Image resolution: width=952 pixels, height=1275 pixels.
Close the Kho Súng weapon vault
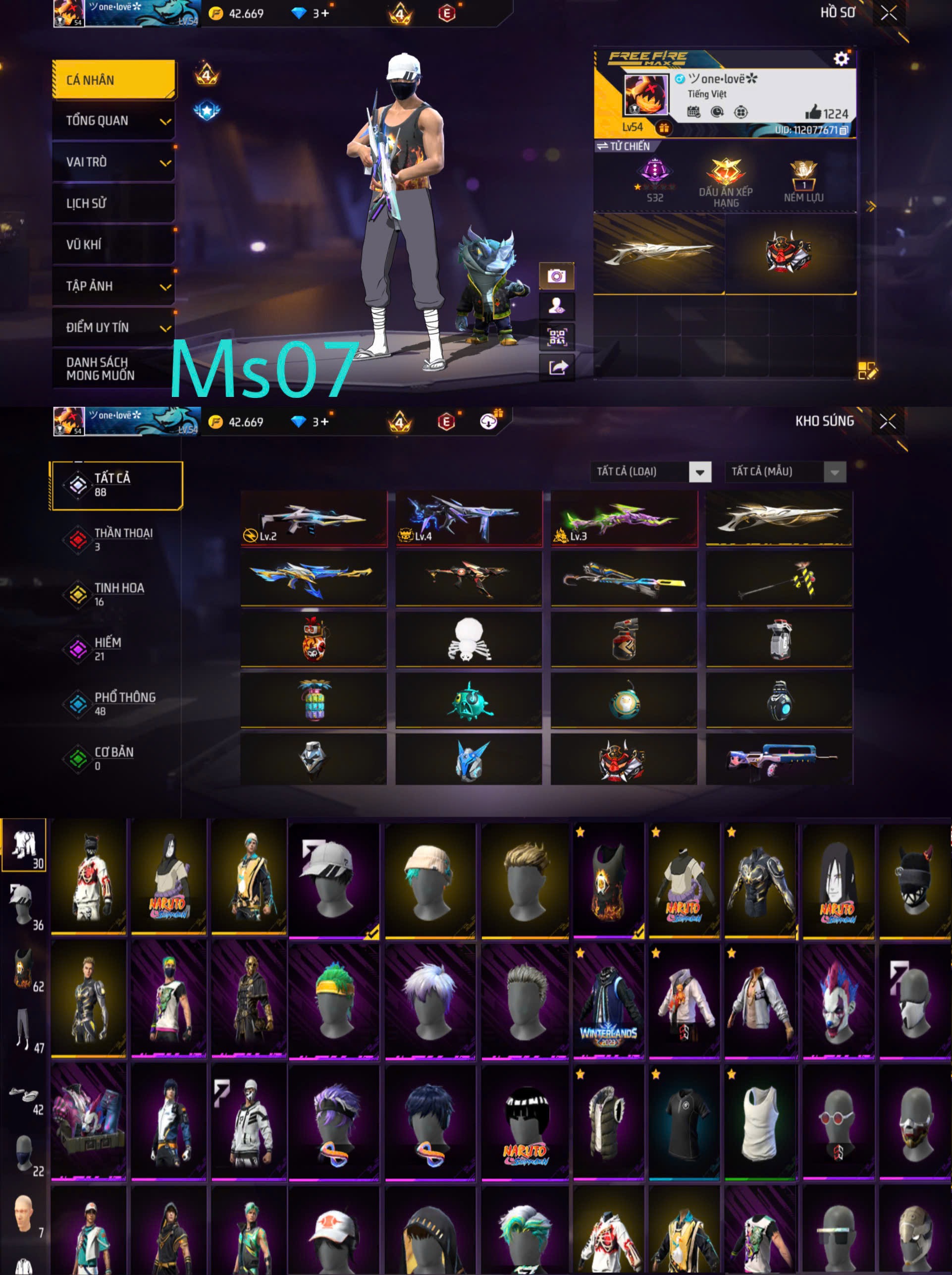click(x=888, y=421)
